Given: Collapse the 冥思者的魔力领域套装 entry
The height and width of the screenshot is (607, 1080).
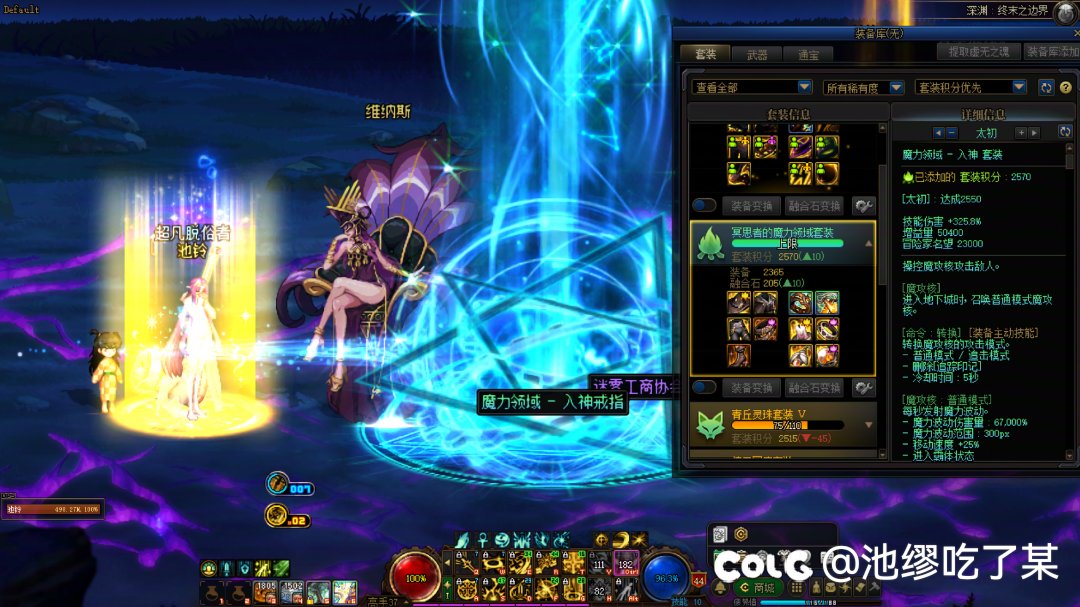Looking at the screenshot, I should (x=869, y=242).
